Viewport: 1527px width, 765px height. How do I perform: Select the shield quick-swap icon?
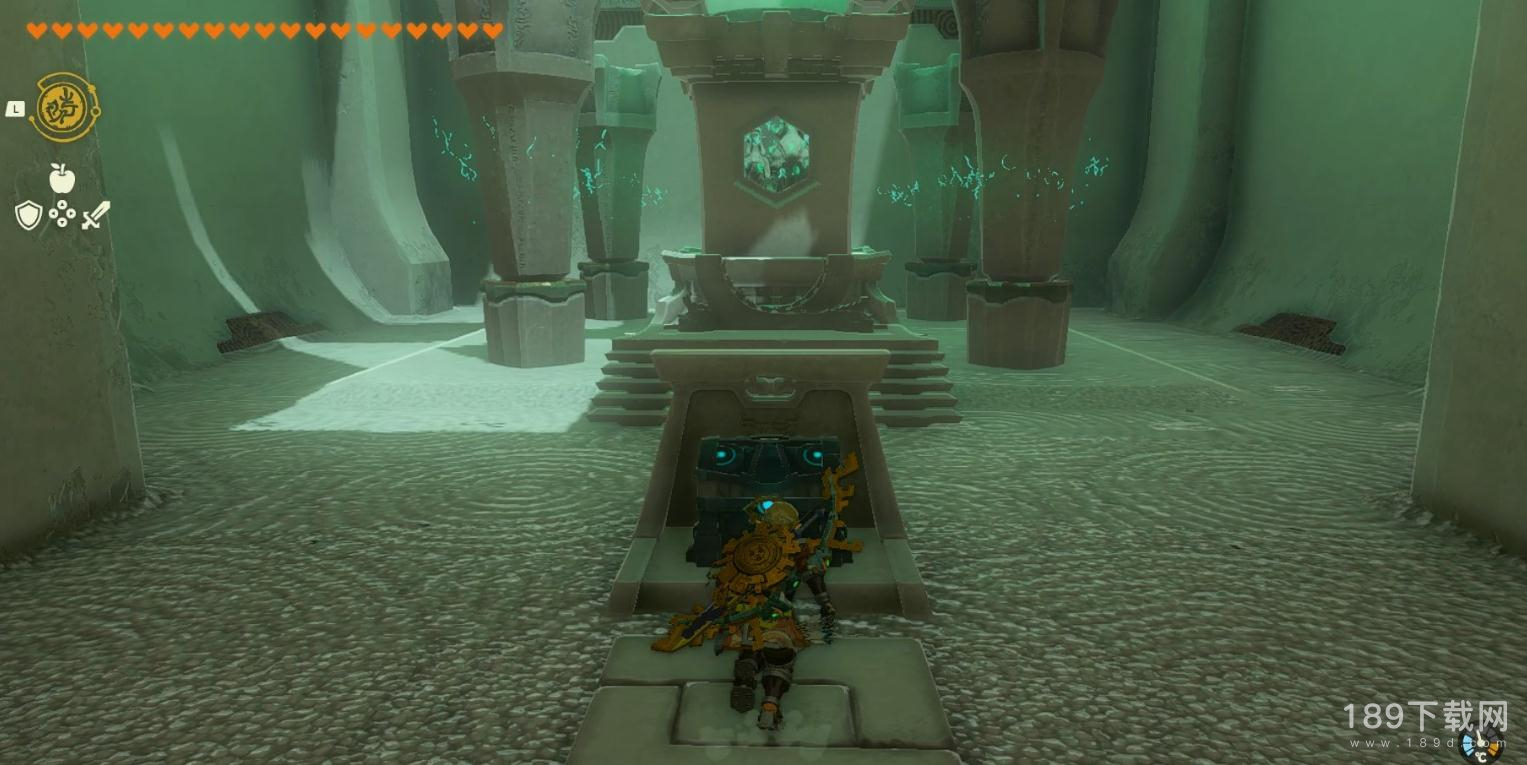pyautogui.click(x=28, y=215)
